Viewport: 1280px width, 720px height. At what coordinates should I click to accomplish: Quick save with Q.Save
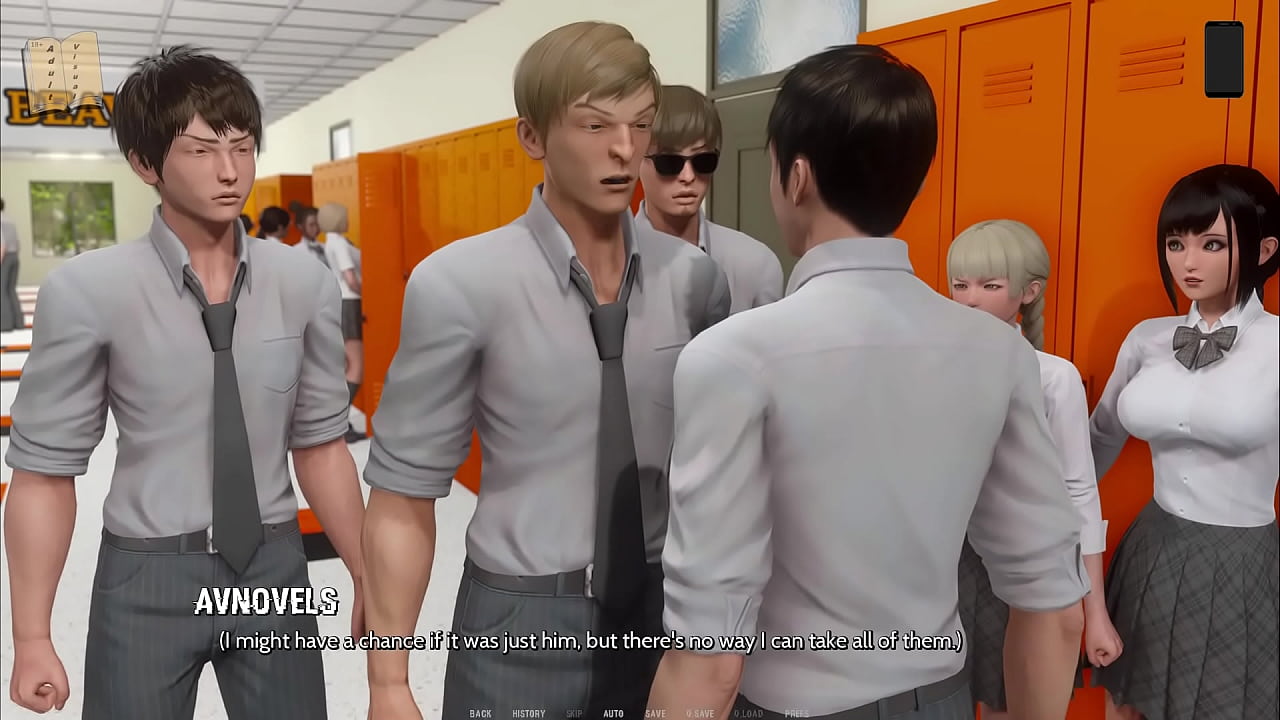(x=700, y=714)
